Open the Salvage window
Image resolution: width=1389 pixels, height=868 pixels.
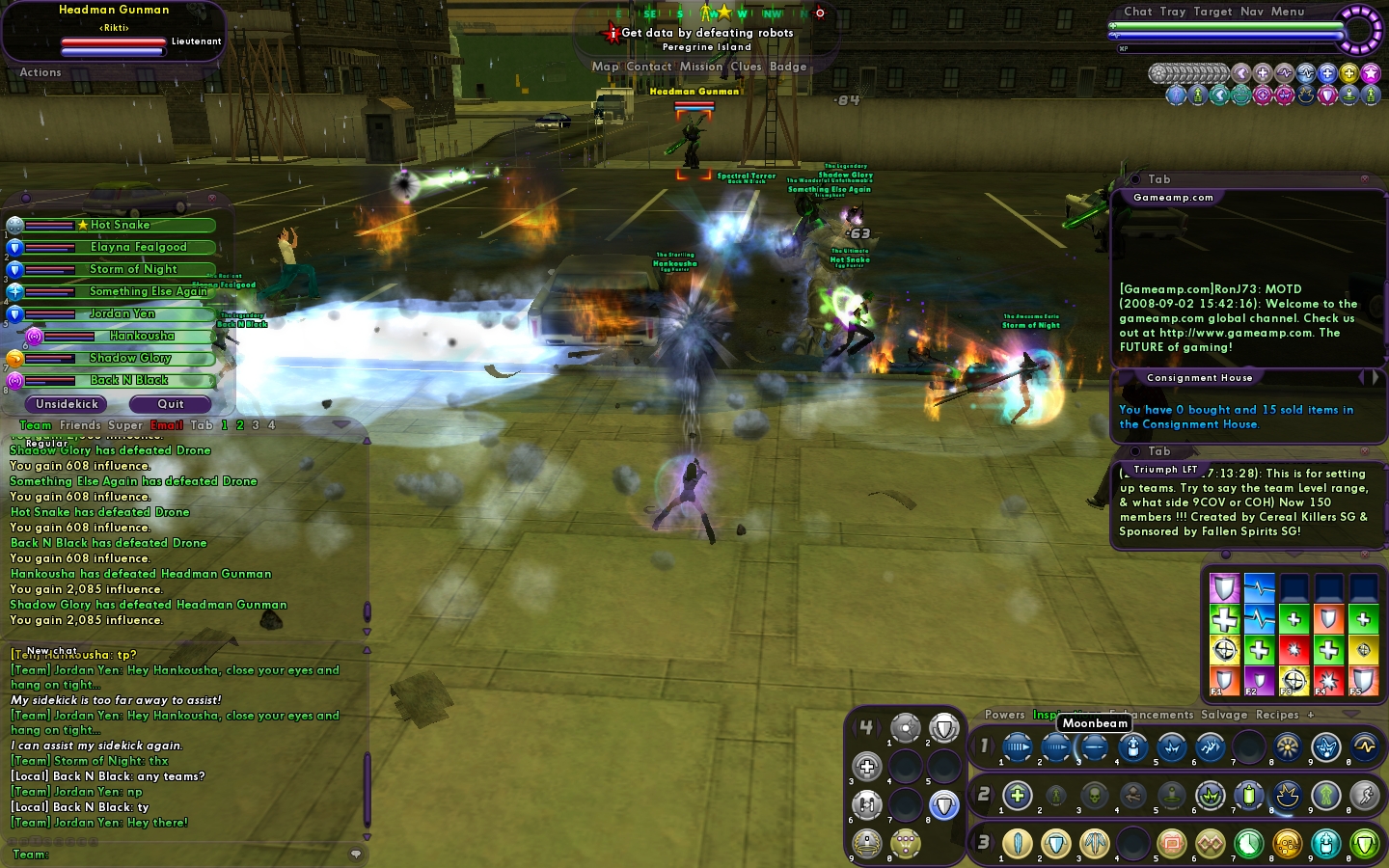(1224, 715)
